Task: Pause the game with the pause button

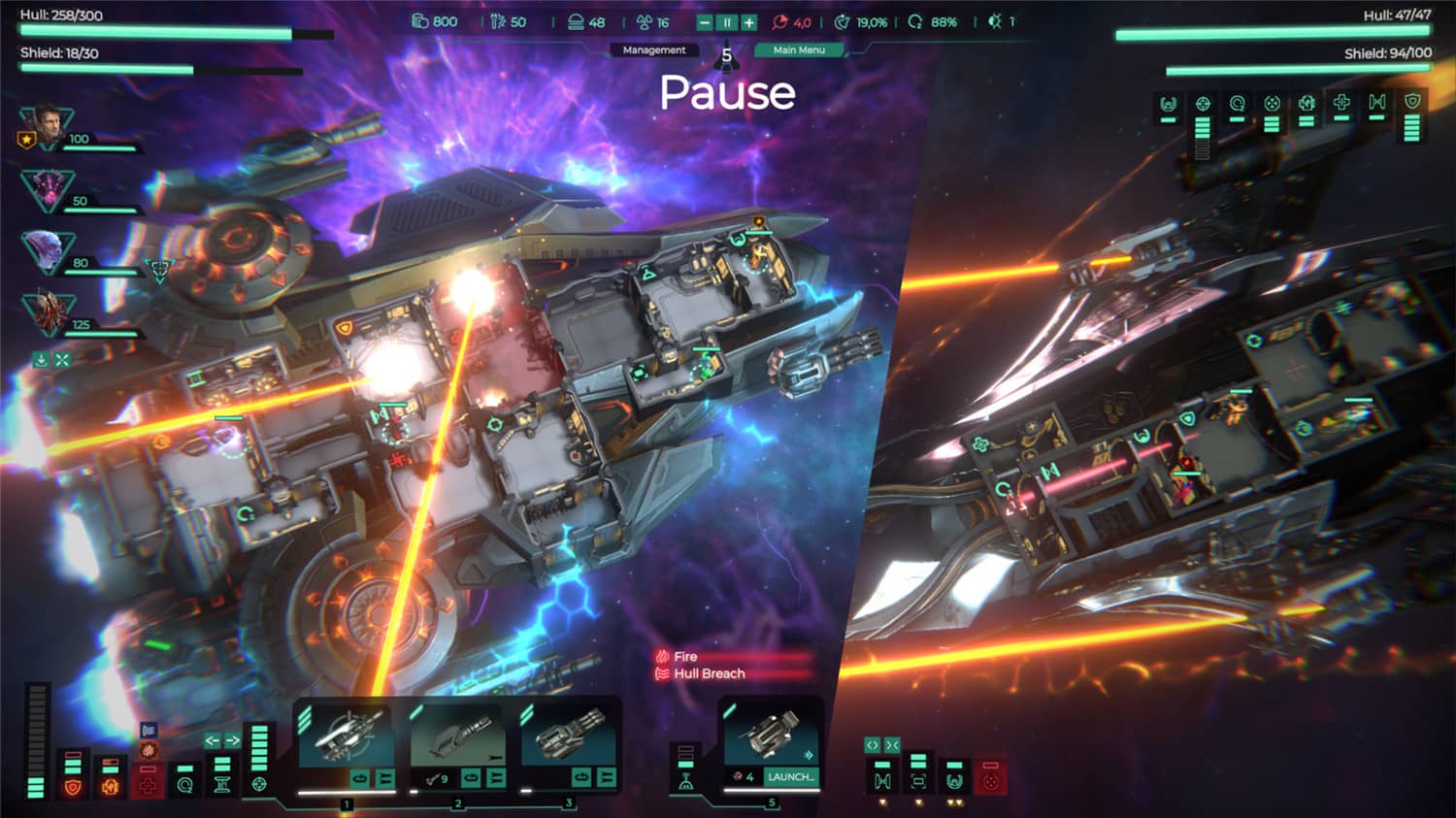Action: (x=728, y=22)
